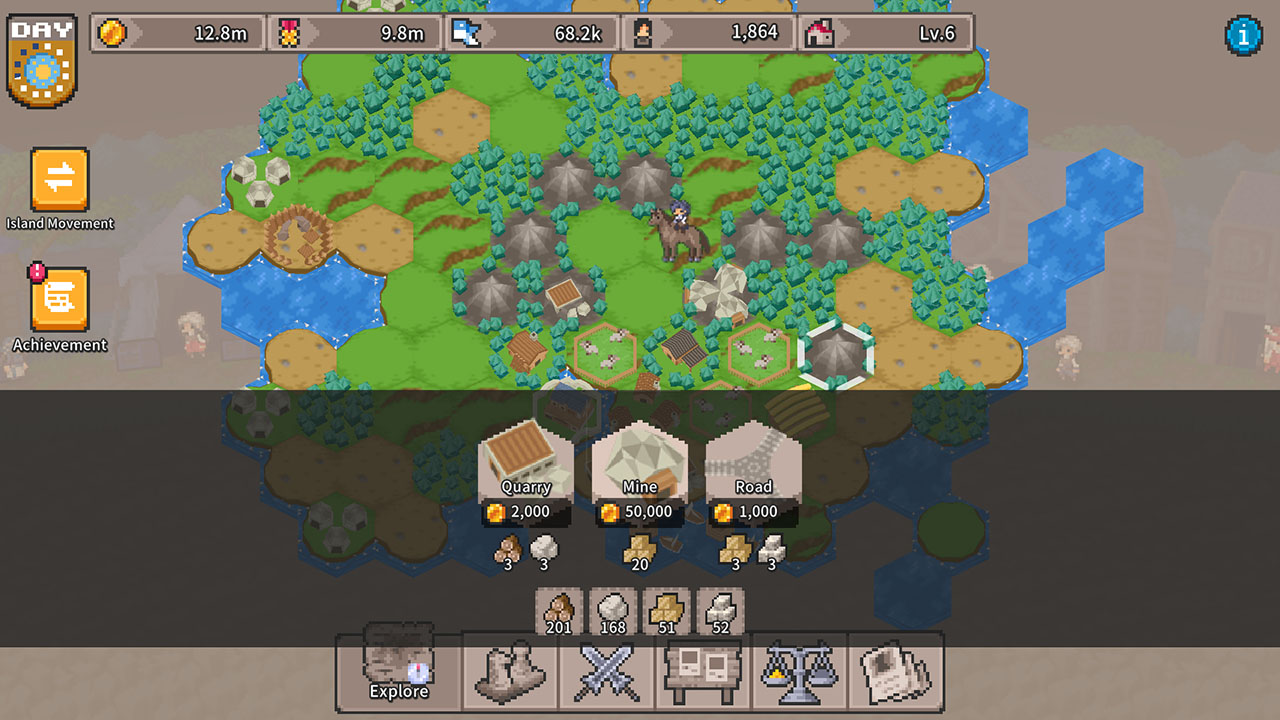Click the stone resource showing 168
1280x720 pixels.
coord(611,611)
